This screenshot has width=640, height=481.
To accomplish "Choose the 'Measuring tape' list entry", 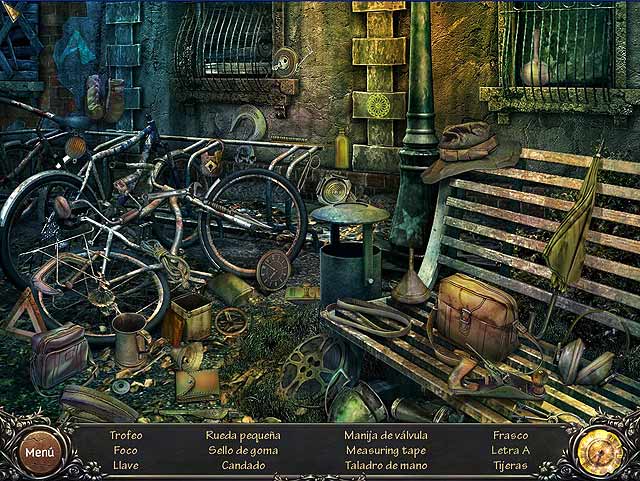I will click(385, 450).
